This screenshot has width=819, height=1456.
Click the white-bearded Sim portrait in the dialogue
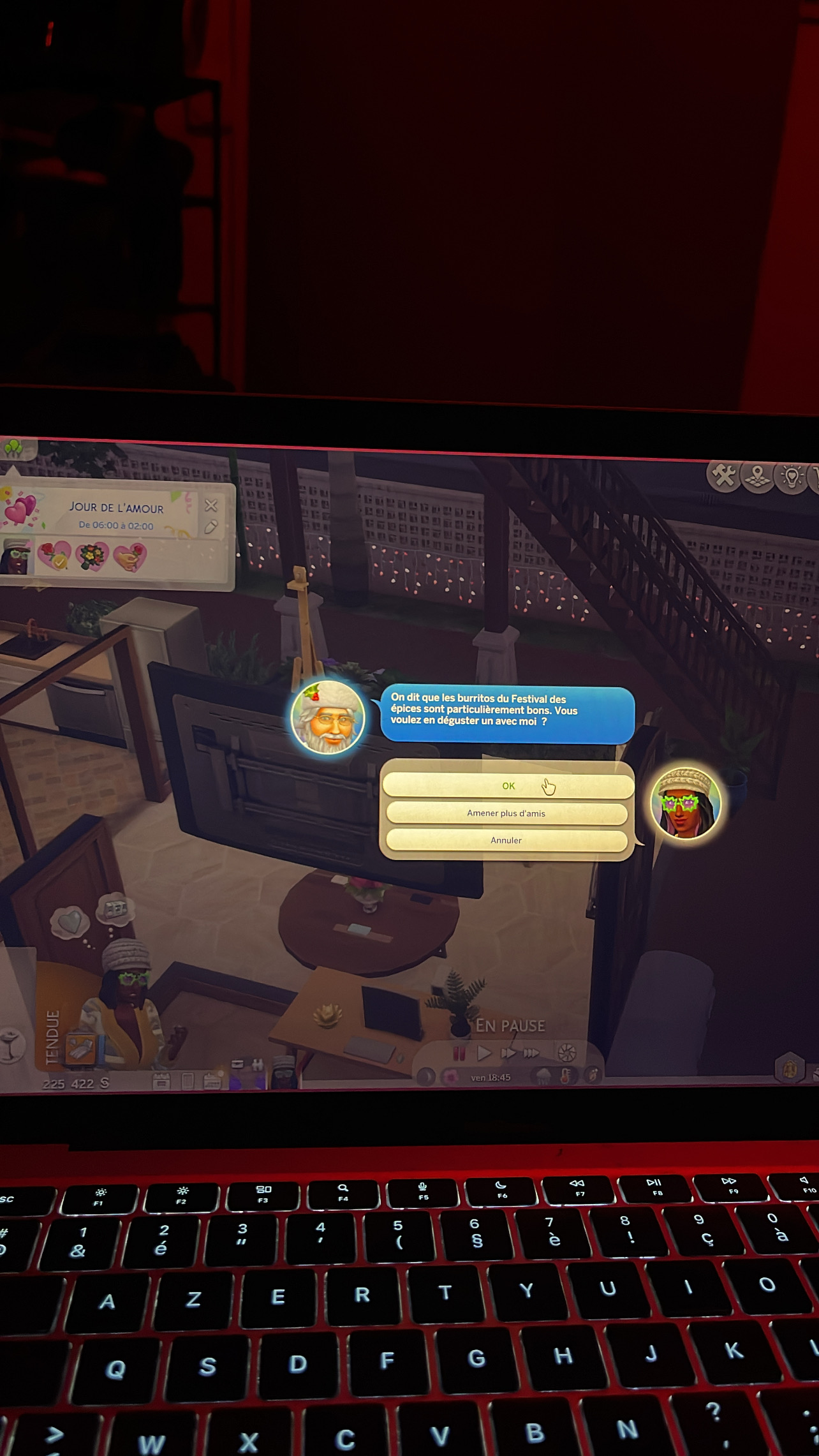pos(328,717)
